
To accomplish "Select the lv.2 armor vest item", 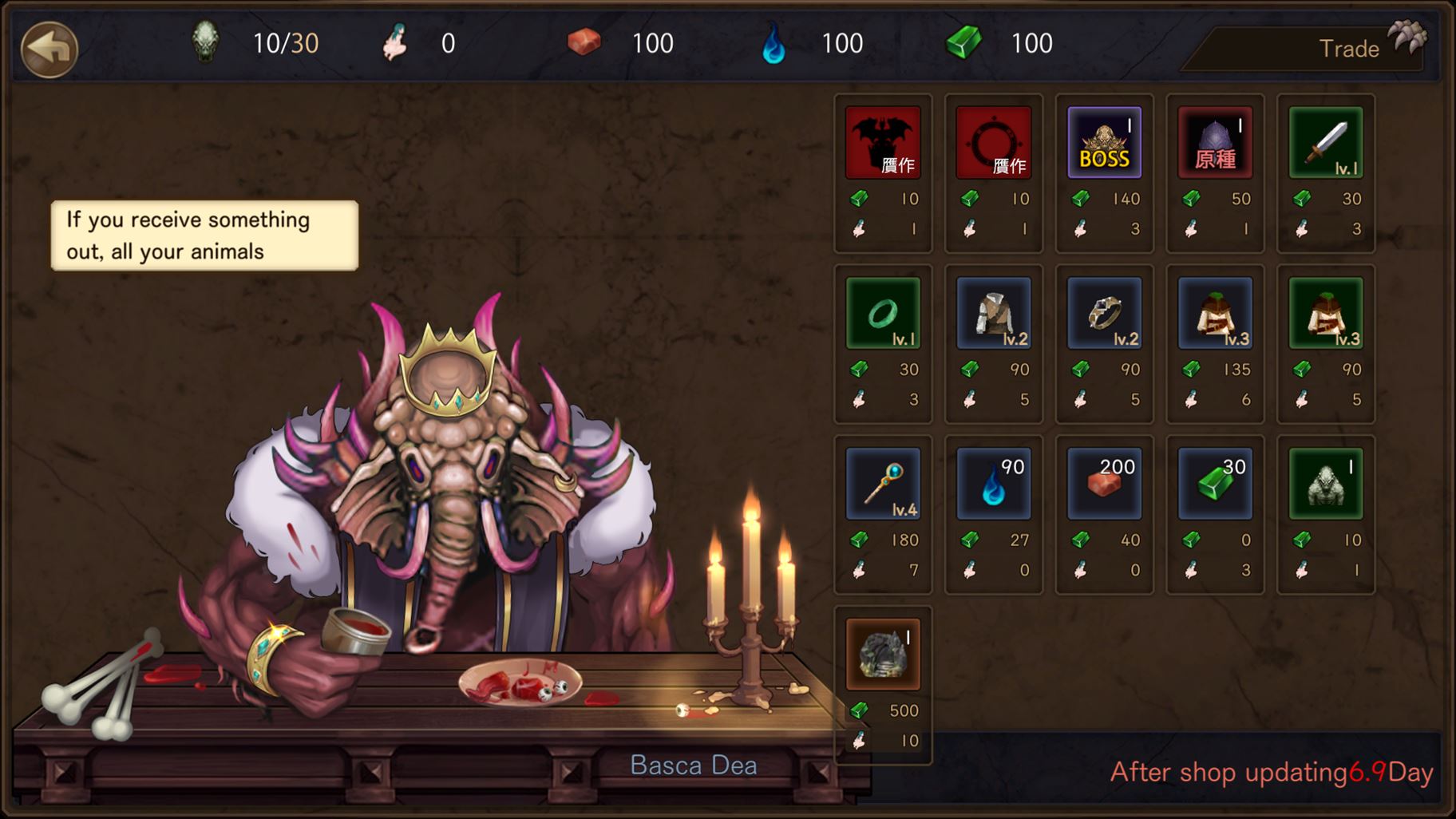I will pos(994,313).
